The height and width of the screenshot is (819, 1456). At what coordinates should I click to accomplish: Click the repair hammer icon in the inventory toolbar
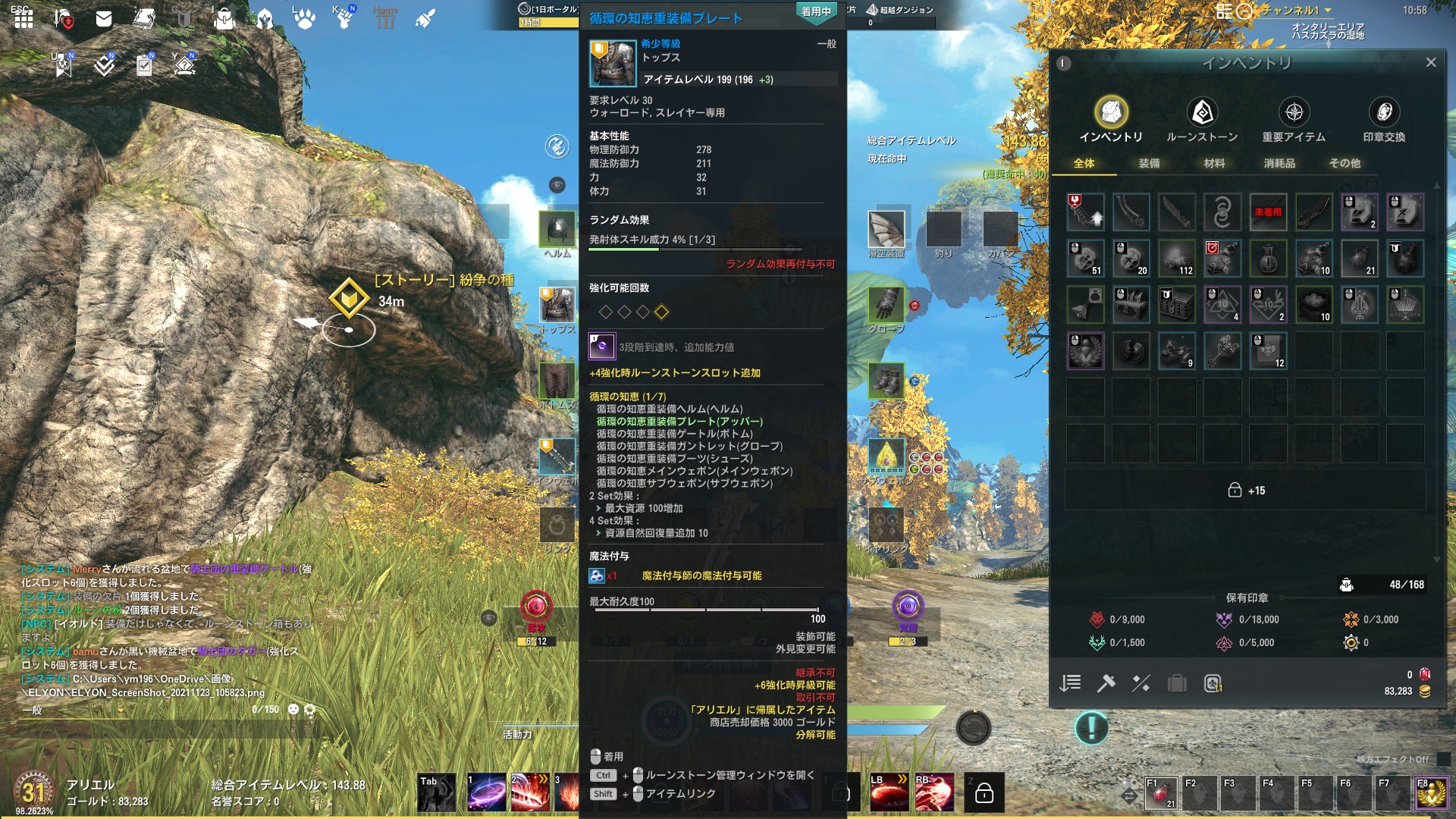[1106, 683]
